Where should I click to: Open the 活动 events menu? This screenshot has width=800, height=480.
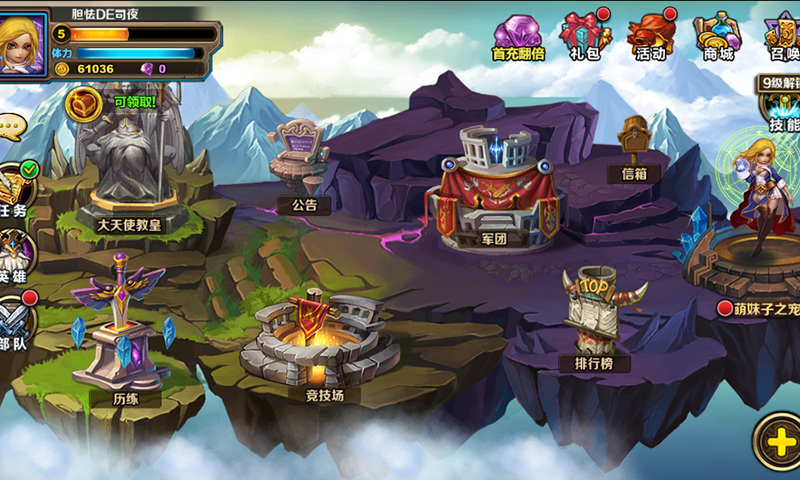pyautogui.click(x=651, y=38)
